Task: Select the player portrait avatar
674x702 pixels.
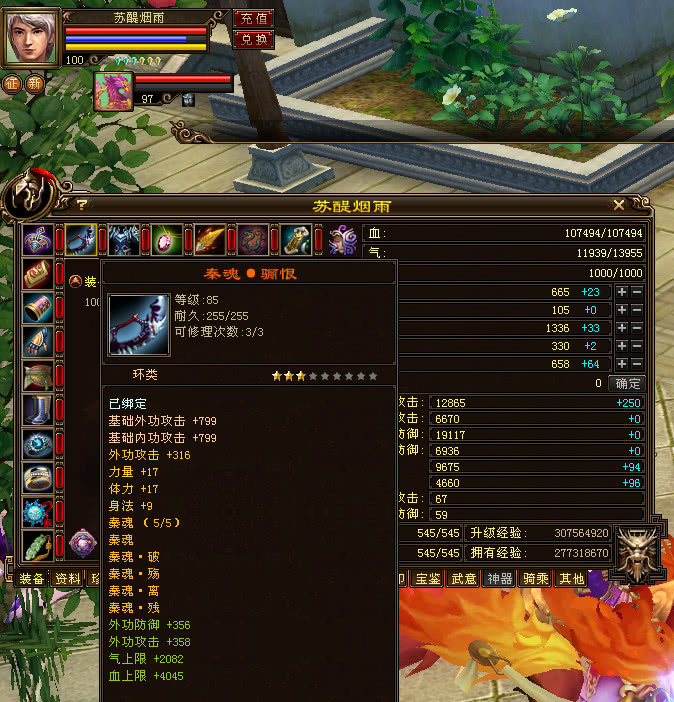Action: pyautogui.click(x=32, y=36)
